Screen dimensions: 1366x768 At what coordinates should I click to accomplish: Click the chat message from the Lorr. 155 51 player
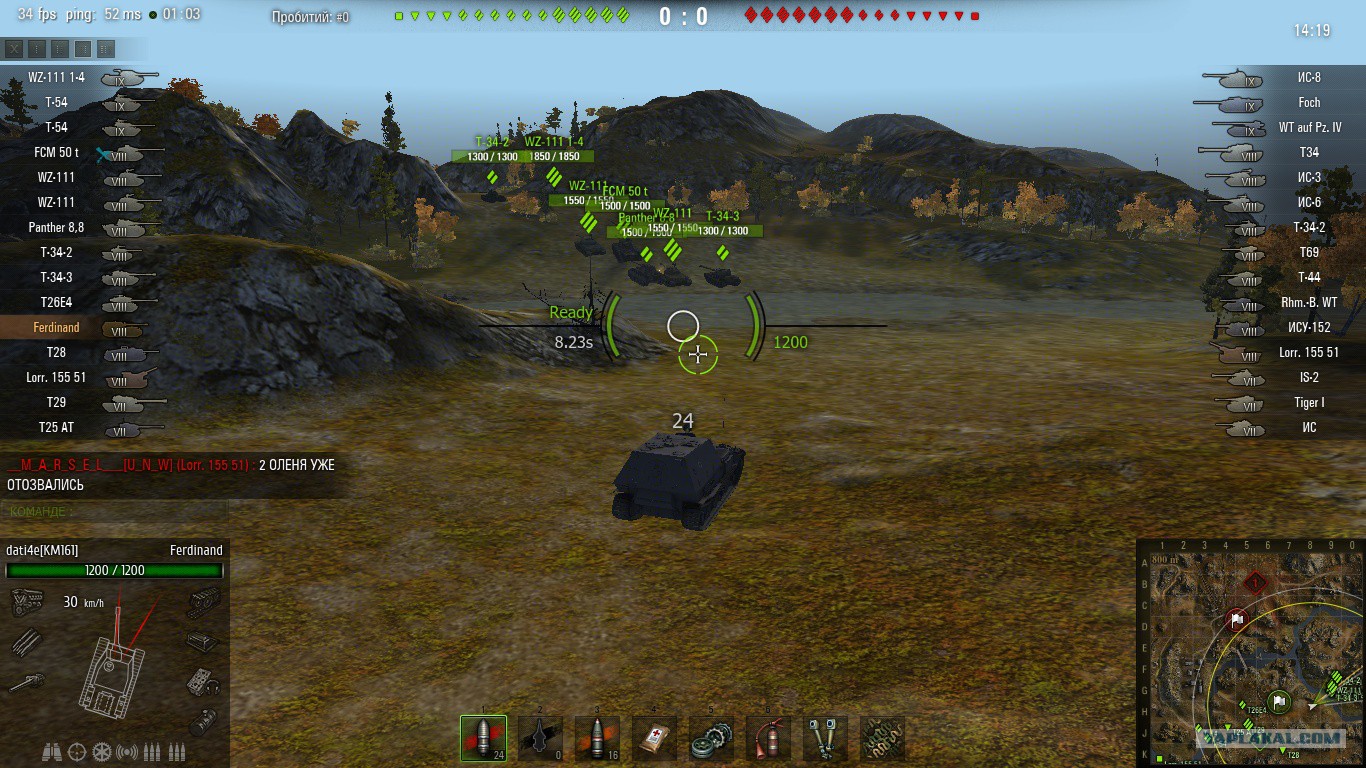[x=170, y=475]
